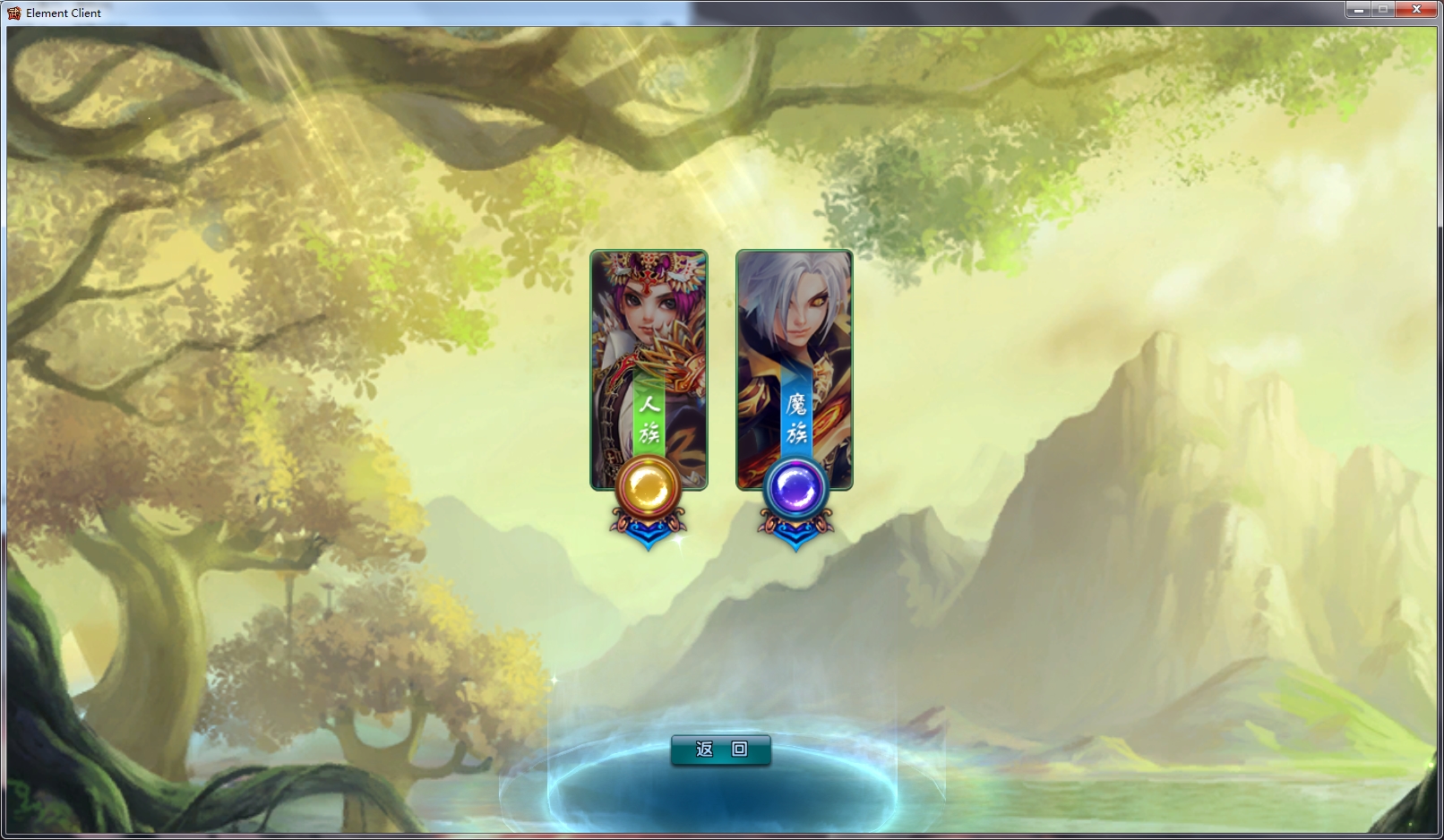This screenshot has width=1444, height=840.
Task: Click the Element Client title bar text
Action: pos(63,13)
